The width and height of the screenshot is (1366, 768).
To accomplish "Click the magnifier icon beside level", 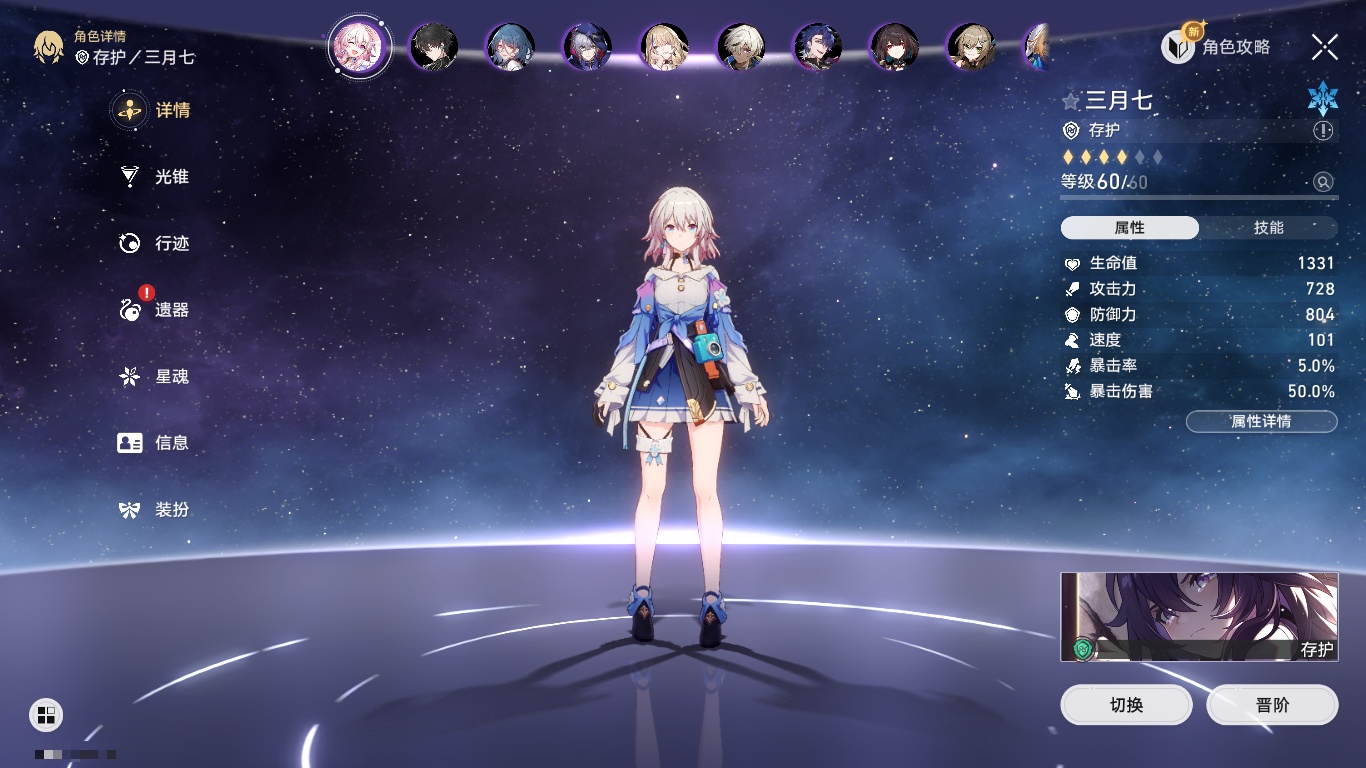I will pos(1323,182).
